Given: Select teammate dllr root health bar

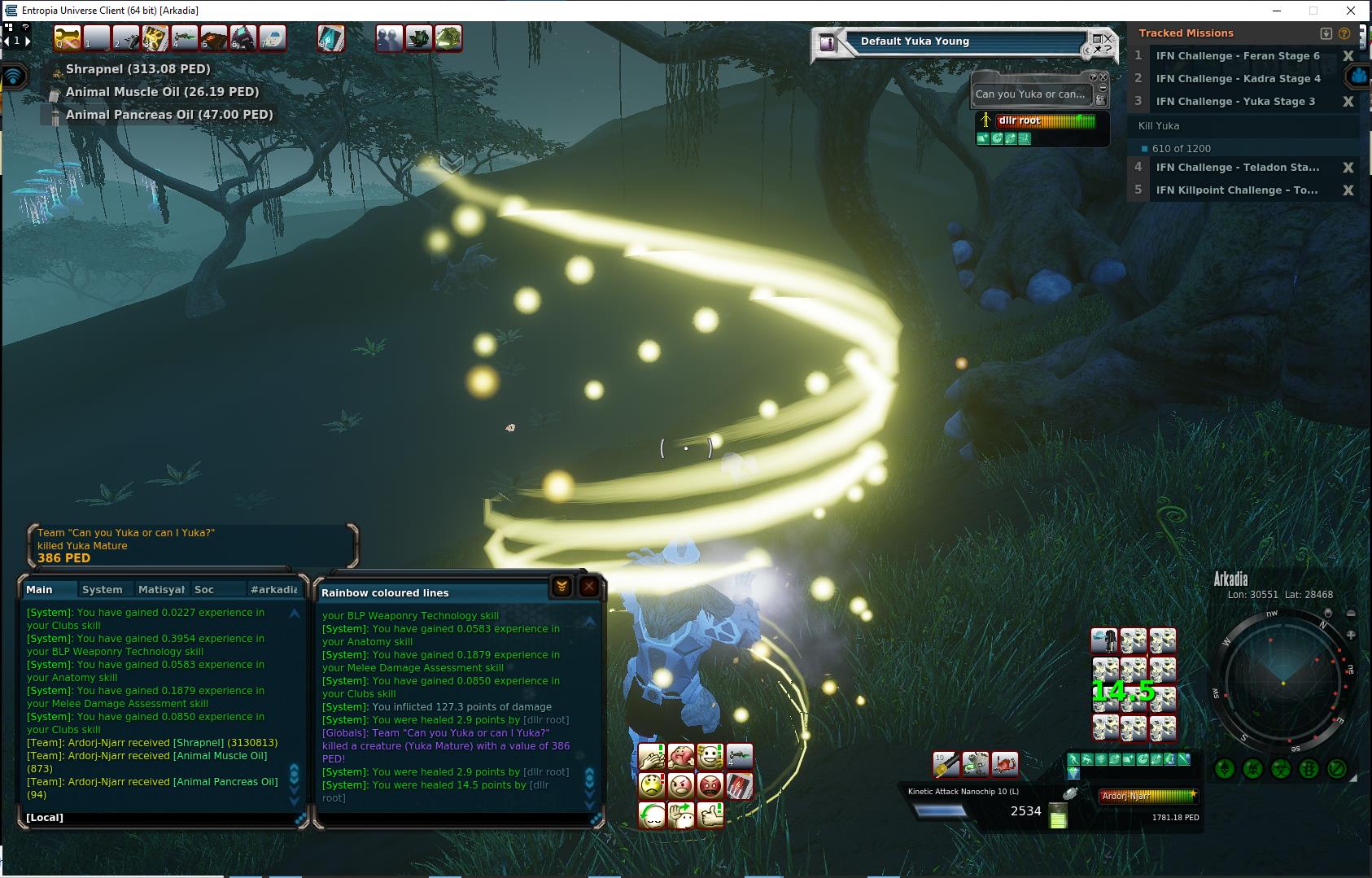Looking at the screenshot, I should (x=1046, y=120).
